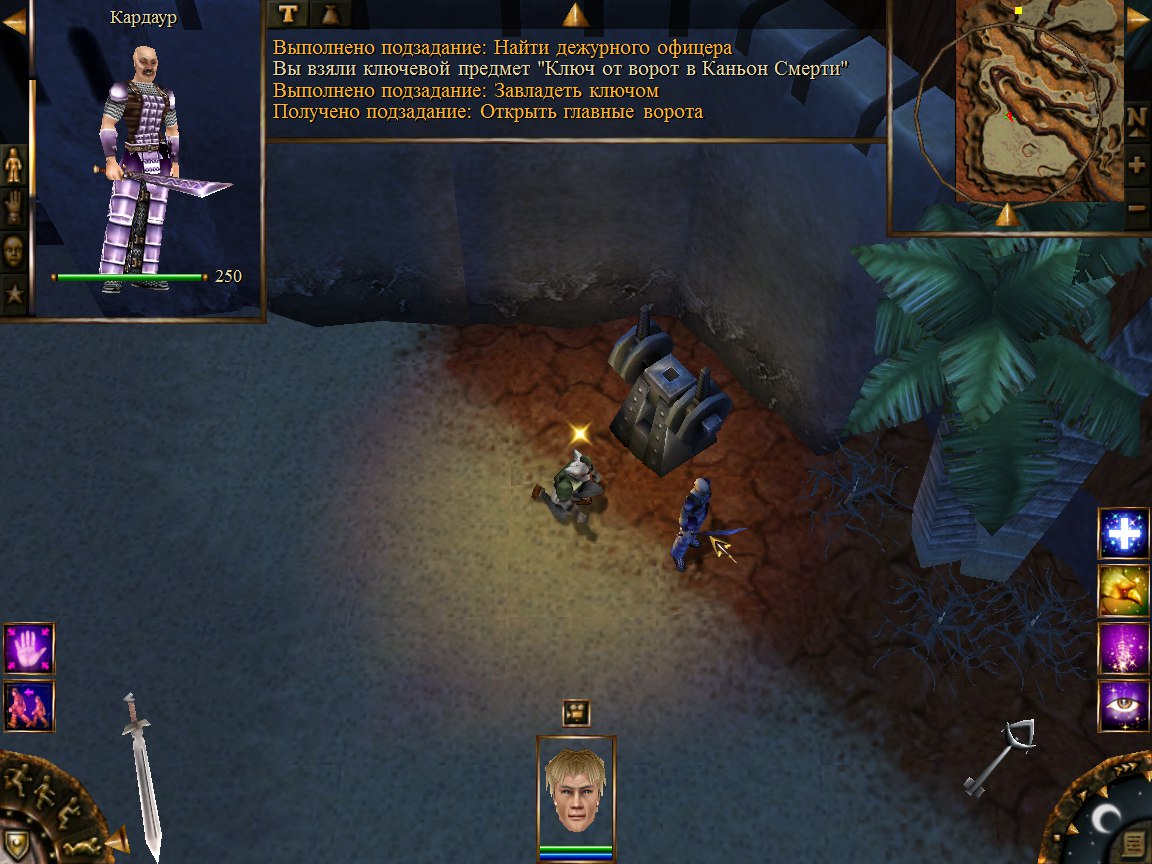Open the body figure tab on target panel
The image size is (1152, 864).
pos(14,165)
